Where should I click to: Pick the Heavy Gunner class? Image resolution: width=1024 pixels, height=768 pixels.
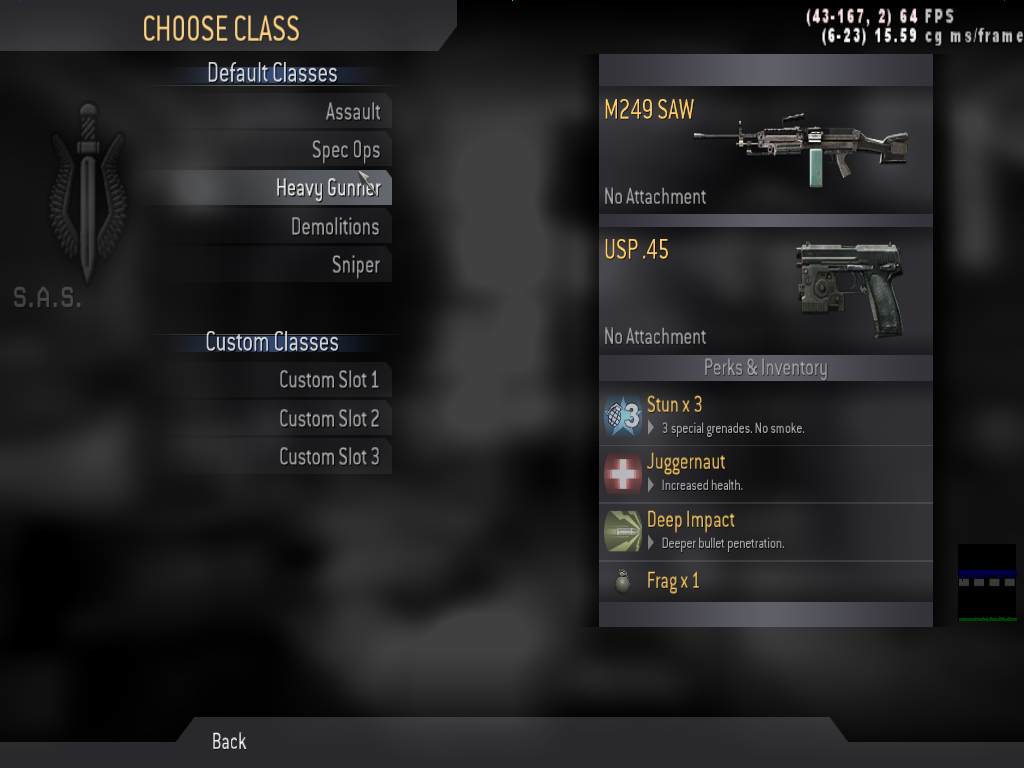click(327, 188)
